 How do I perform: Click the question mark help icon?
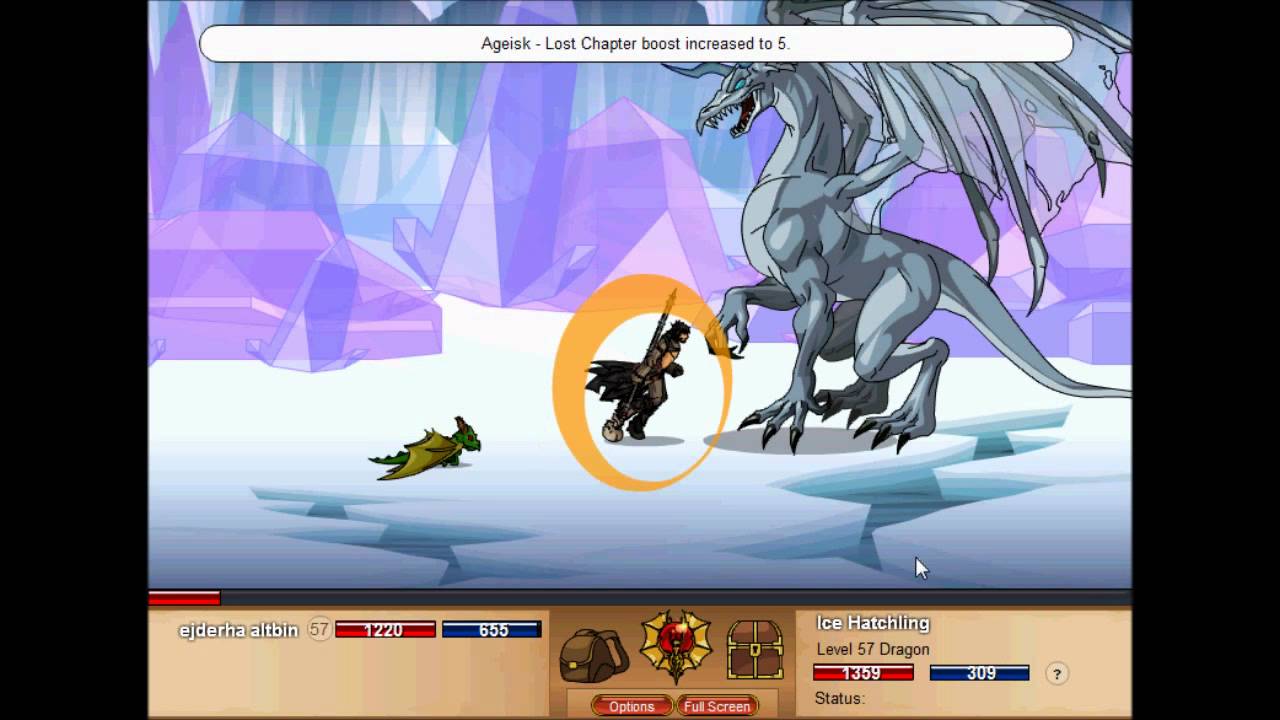pyautogui.click(x=1057, y=674)
